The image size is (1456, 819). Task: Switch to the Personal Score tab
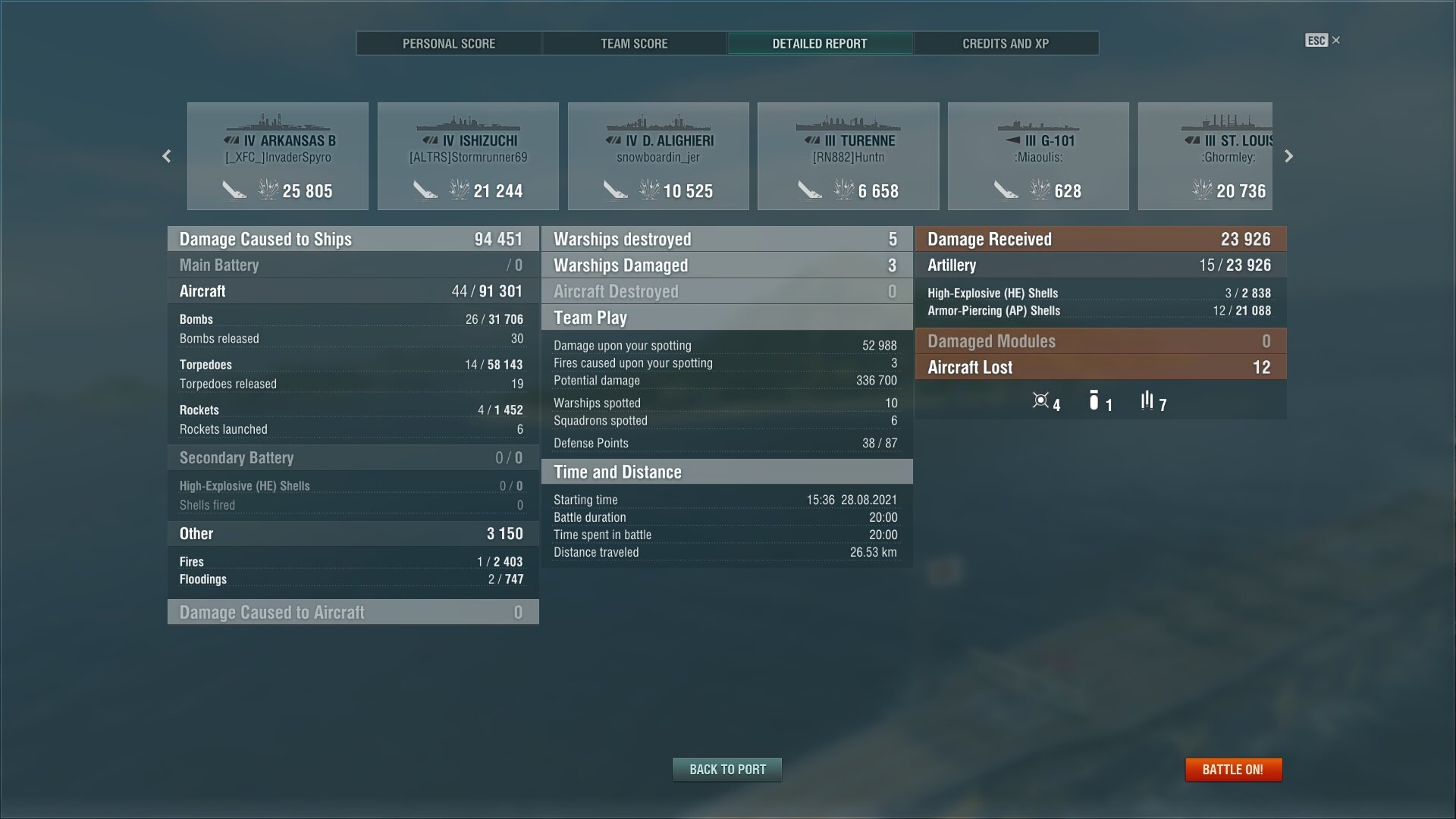[x=449, y=43]
